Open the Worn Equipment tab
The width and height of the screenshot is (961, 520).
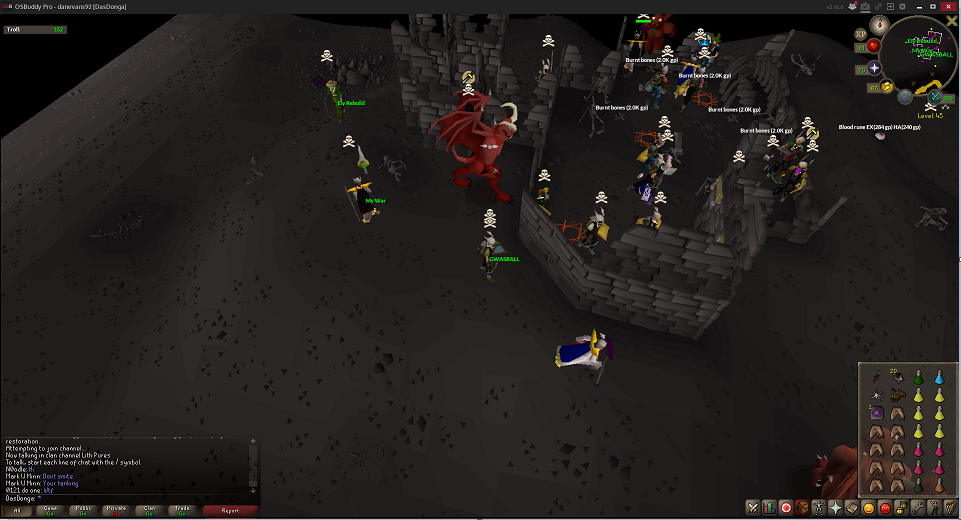(819, 508)
